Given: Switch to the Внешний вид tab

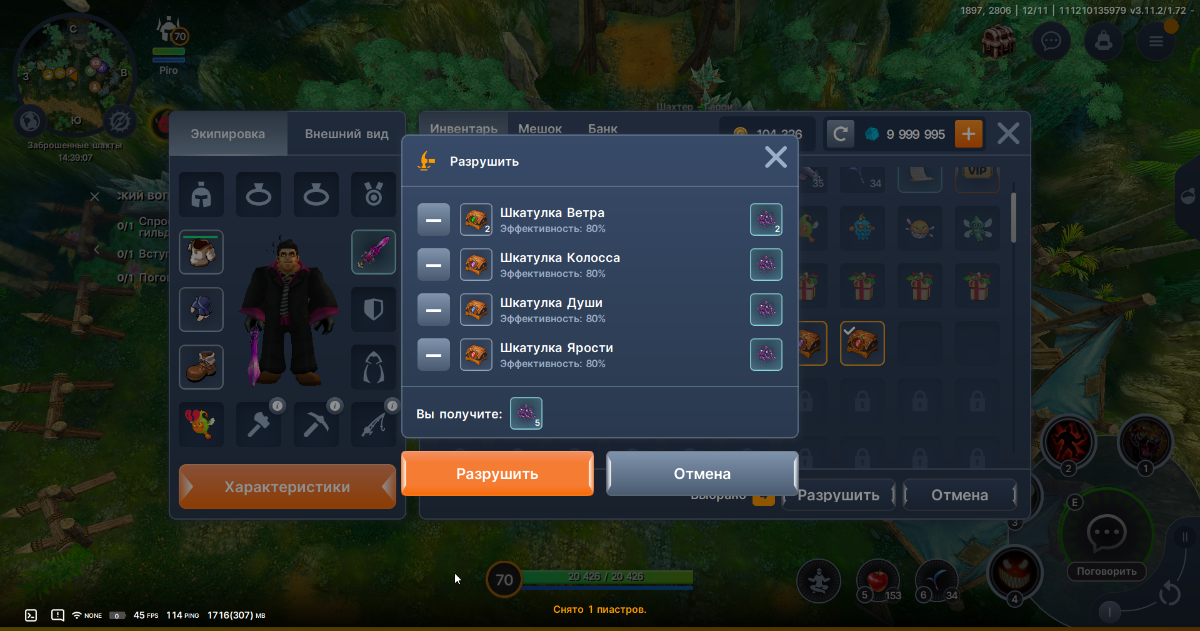Looking at the screenshot, I should (x=346, y=134).
